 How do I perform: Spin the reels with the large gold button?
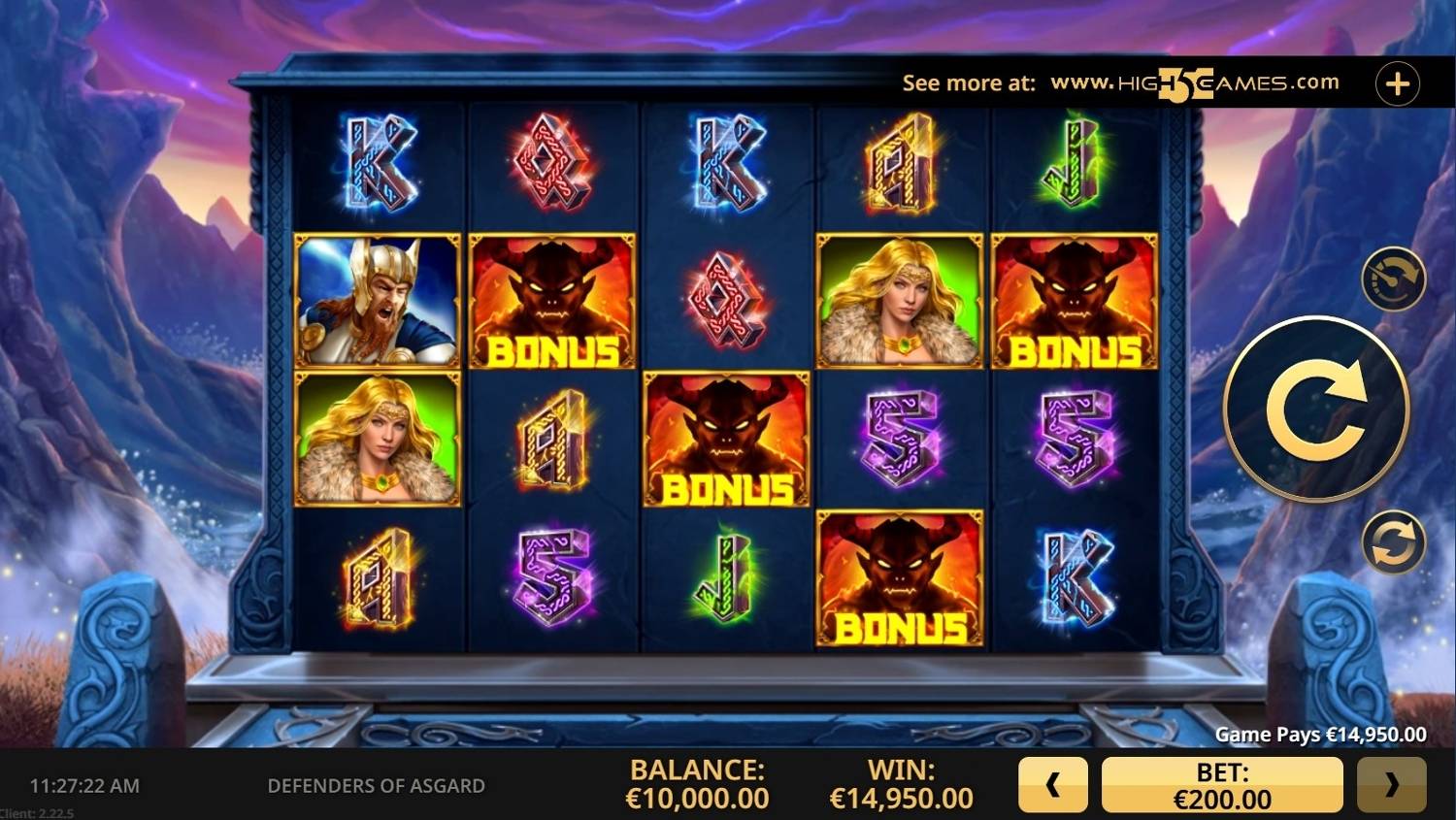(1315, 410)
